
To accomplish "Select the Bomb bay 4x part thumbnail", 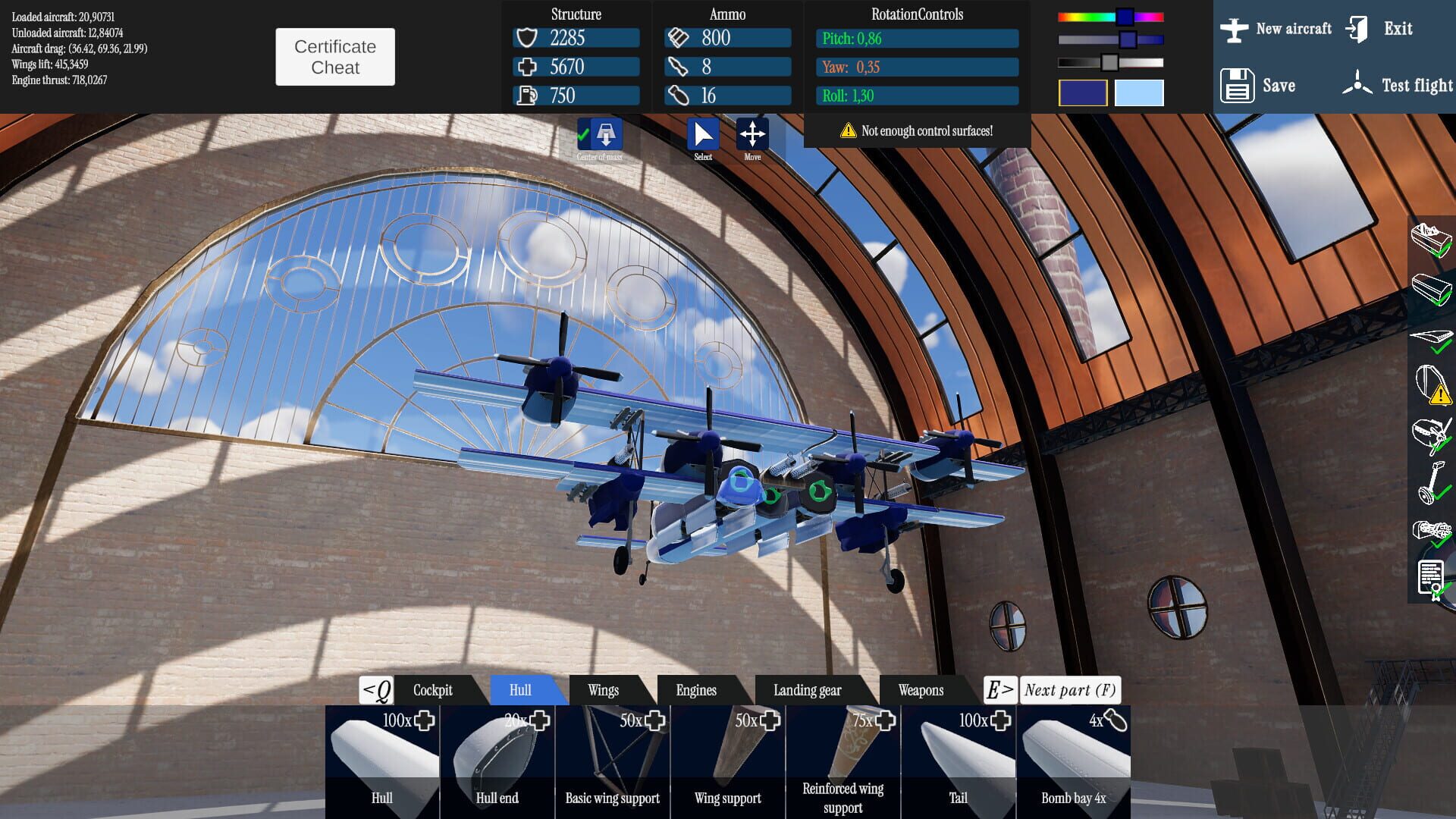I will tap(1073, 758).
